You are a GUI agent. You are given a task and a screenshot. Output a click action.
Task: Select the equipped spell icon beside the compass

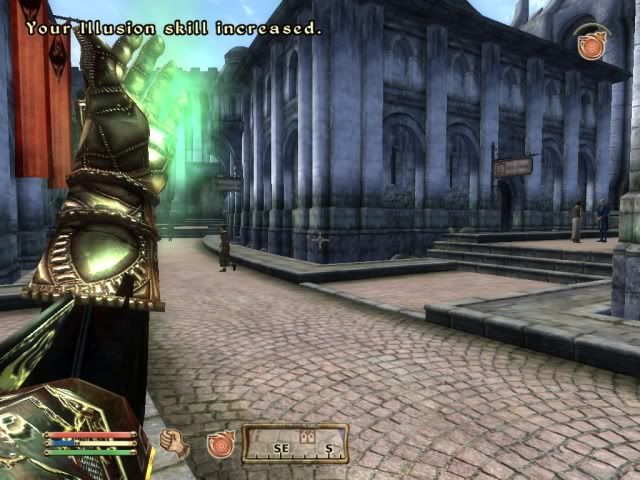tap(220, 444)
